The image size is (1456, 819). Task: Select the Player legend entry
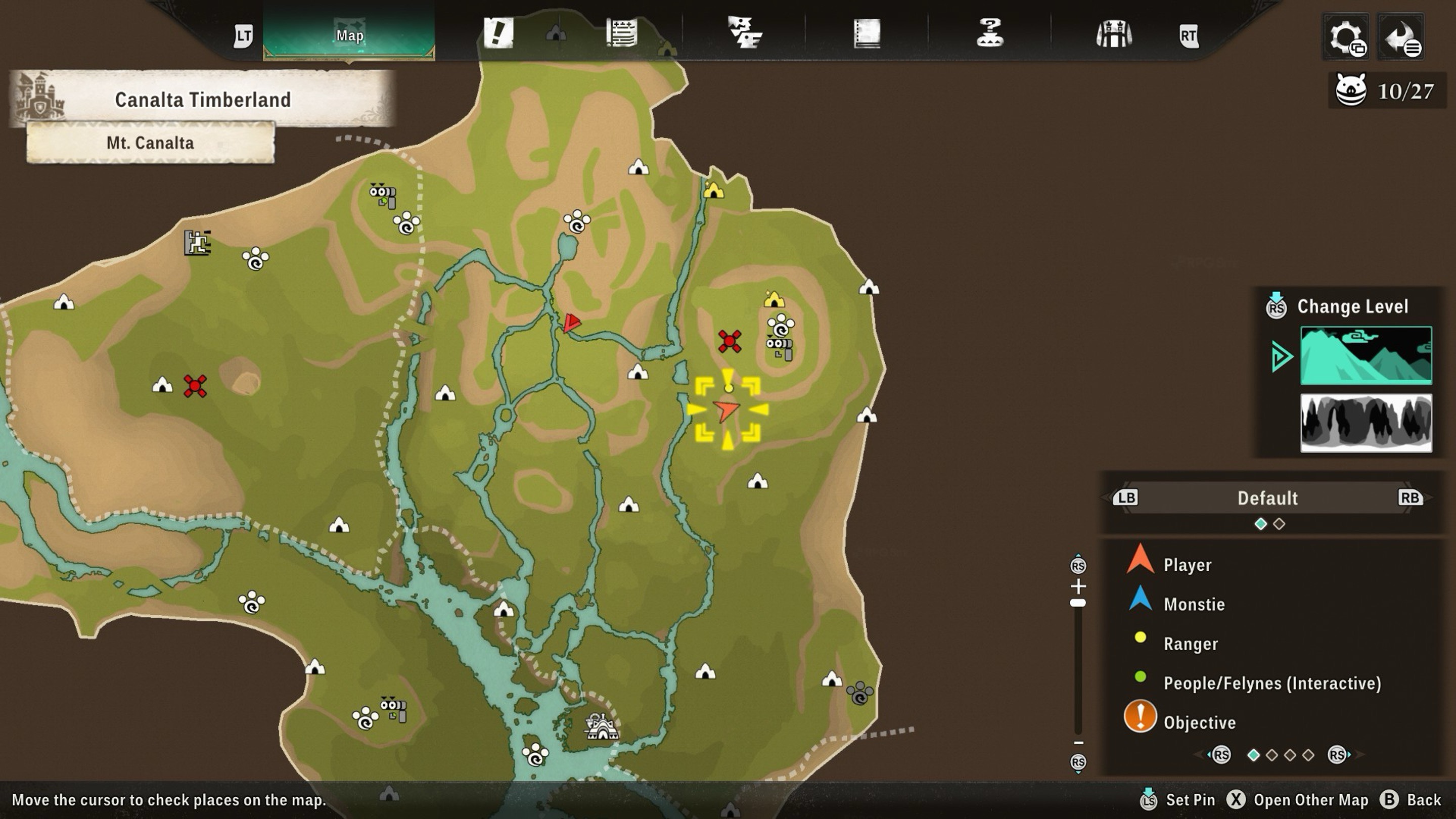point(1187,565)
